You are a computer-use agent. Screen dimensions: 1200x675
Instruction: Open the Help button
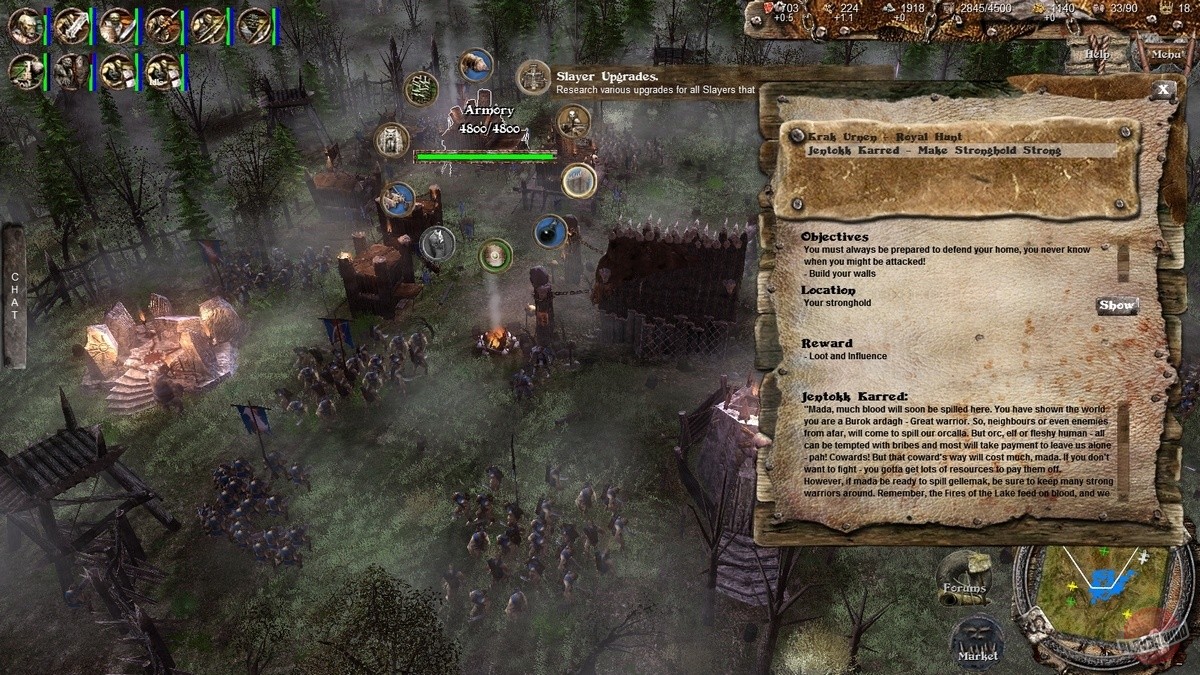click(x=1097, y=54)
